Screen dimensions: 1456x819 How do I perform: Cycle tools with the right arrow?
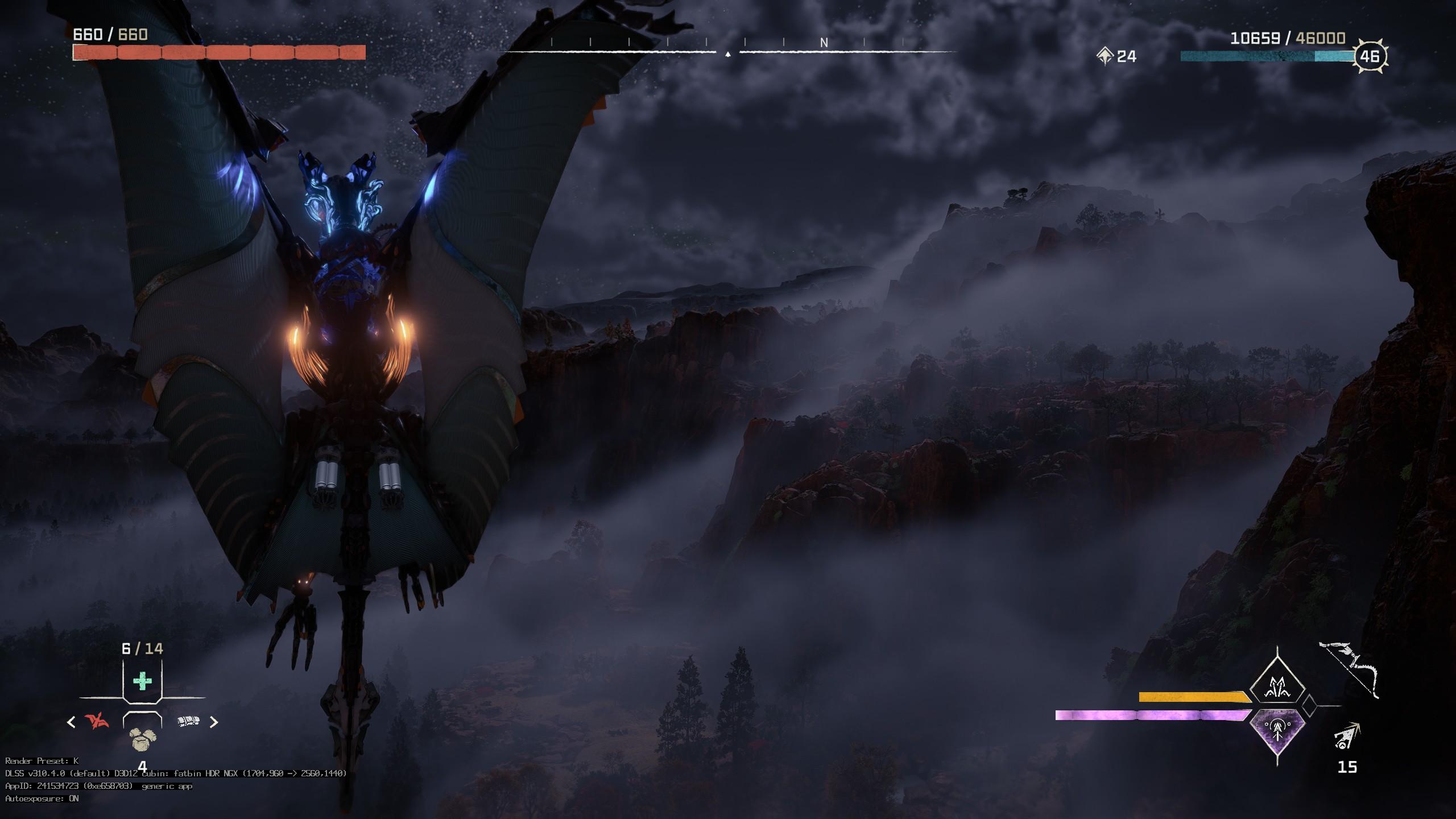pos(214,722)
